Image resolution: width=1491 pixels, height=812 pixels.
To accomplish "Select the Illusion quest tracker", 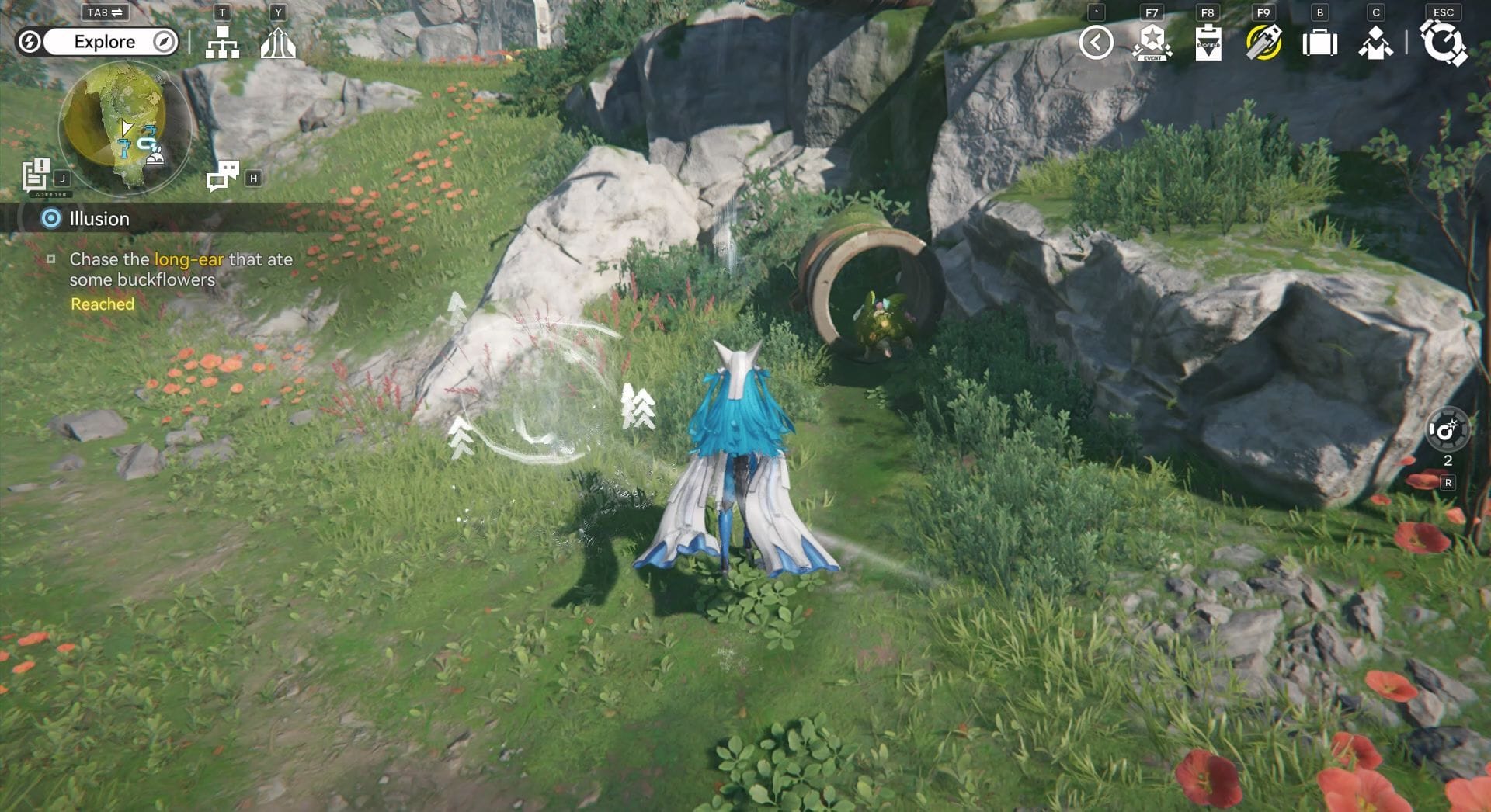I will (x=99, y=219).
